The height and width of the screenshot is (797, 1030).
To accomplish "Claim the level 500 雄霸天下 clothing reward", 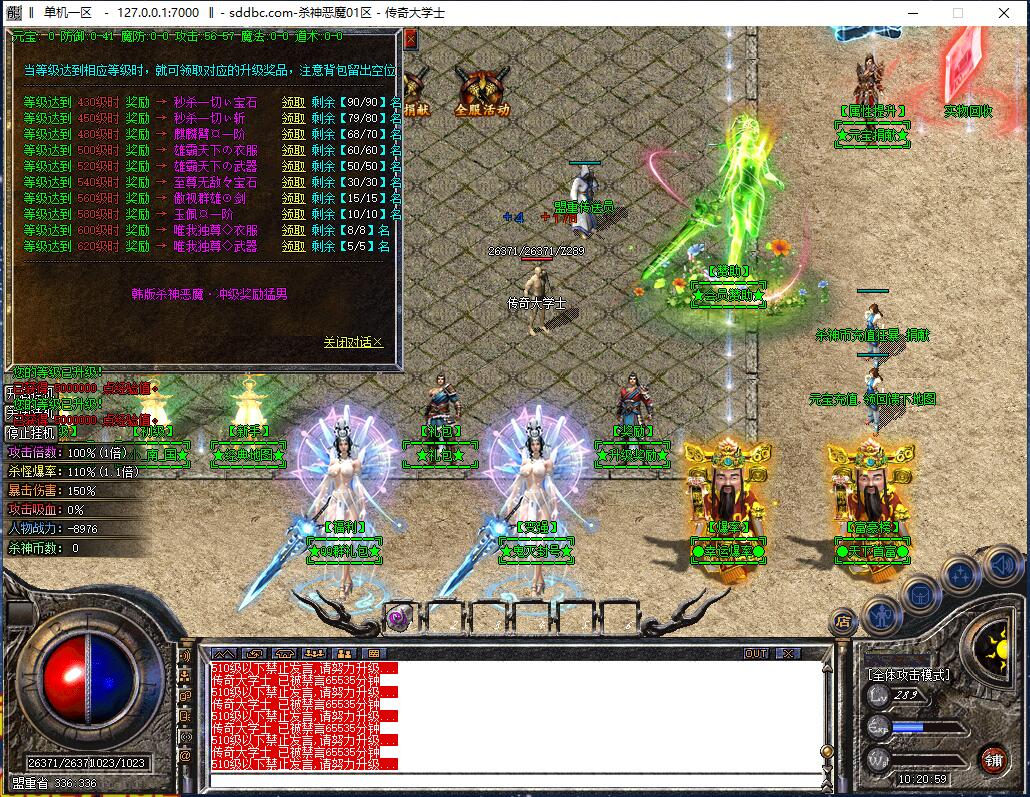I will (x=293, y=150).
